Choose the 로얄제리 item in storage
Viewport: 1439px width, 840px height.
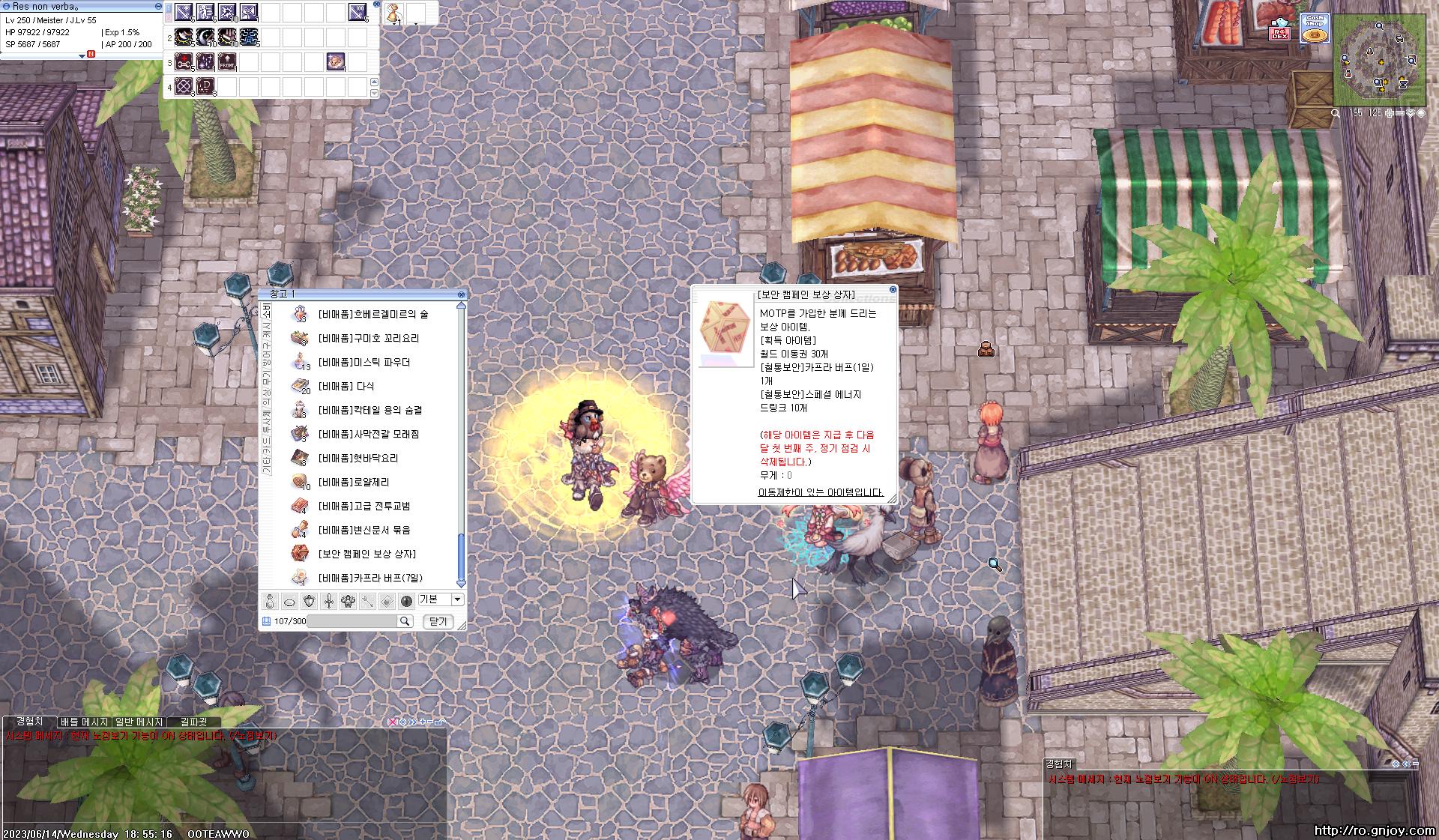pos(353,482)
